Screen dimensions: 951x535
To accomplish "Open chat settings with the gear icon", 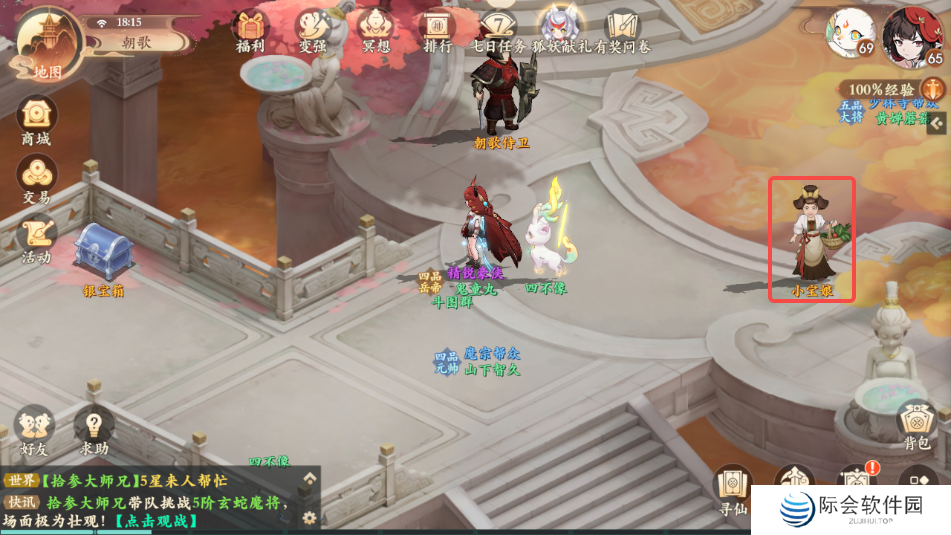I will pos(310,517).
